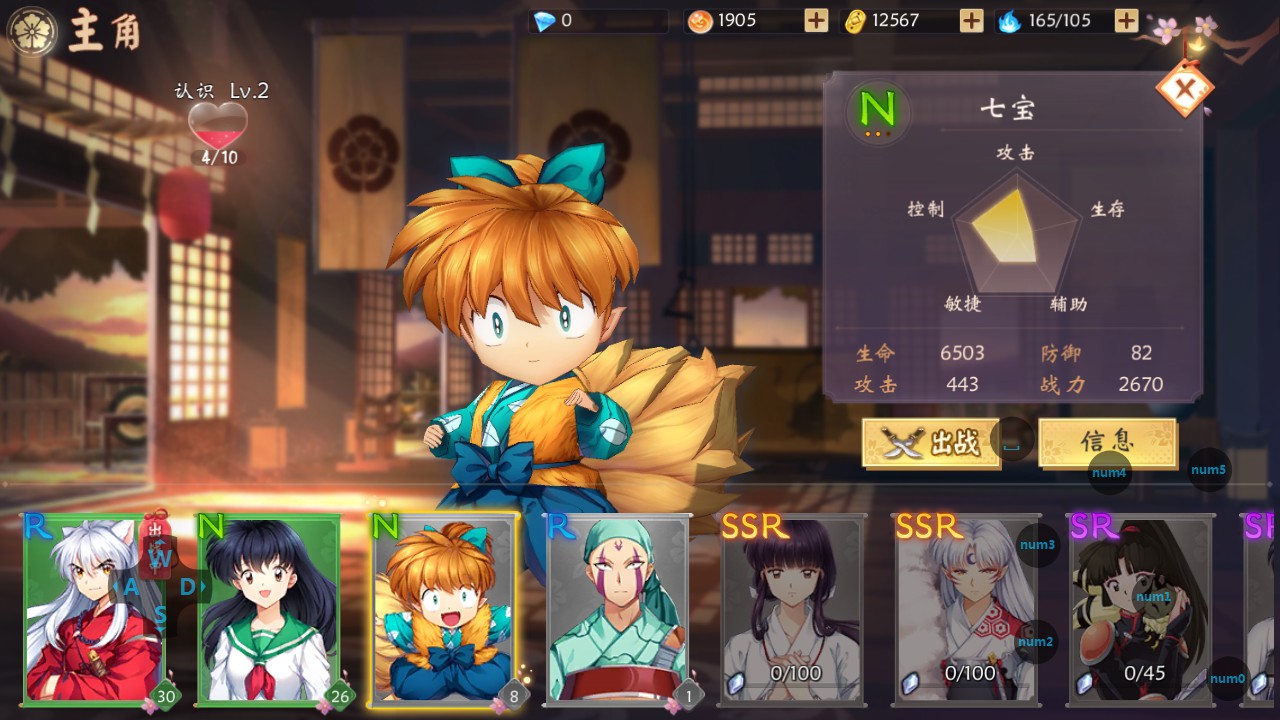Click the round crest icon beside 主角
Viewport: 1280px width, 720px height.
pos(32,31)
